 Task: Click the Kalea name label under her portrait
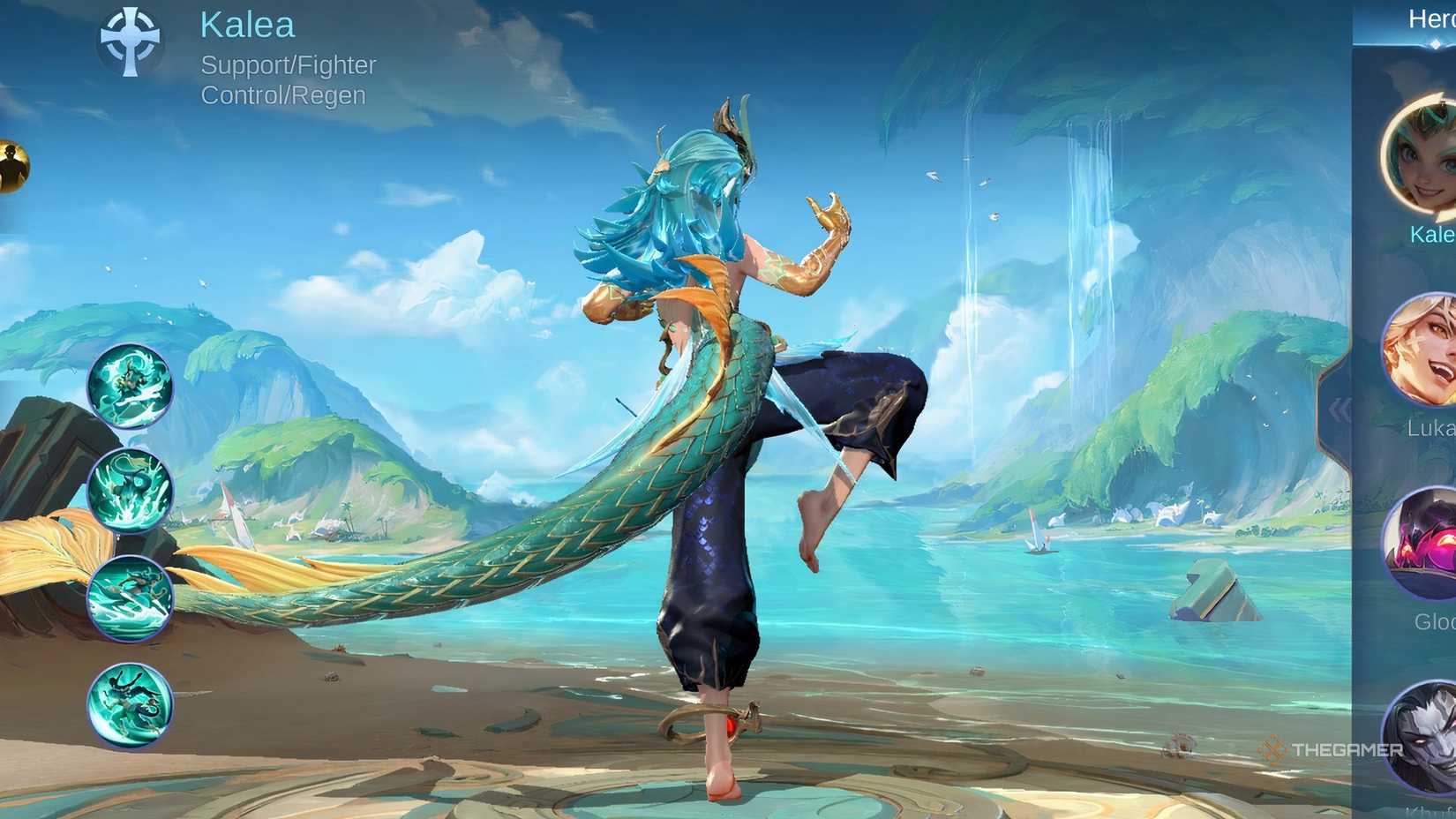coord(1440,236)
